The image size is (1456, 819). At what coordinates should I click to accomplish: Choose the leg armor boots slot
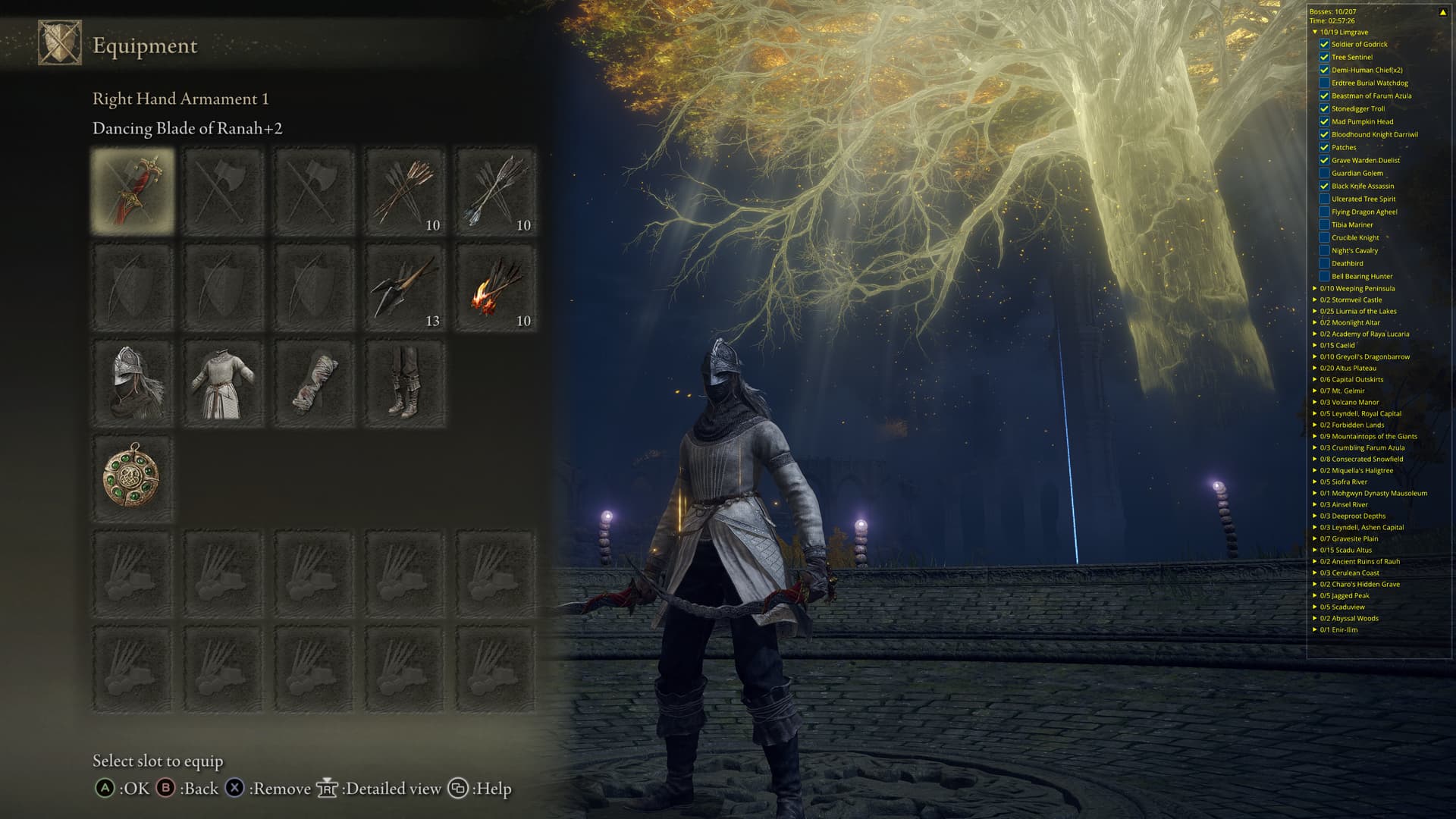click(405, 383)
